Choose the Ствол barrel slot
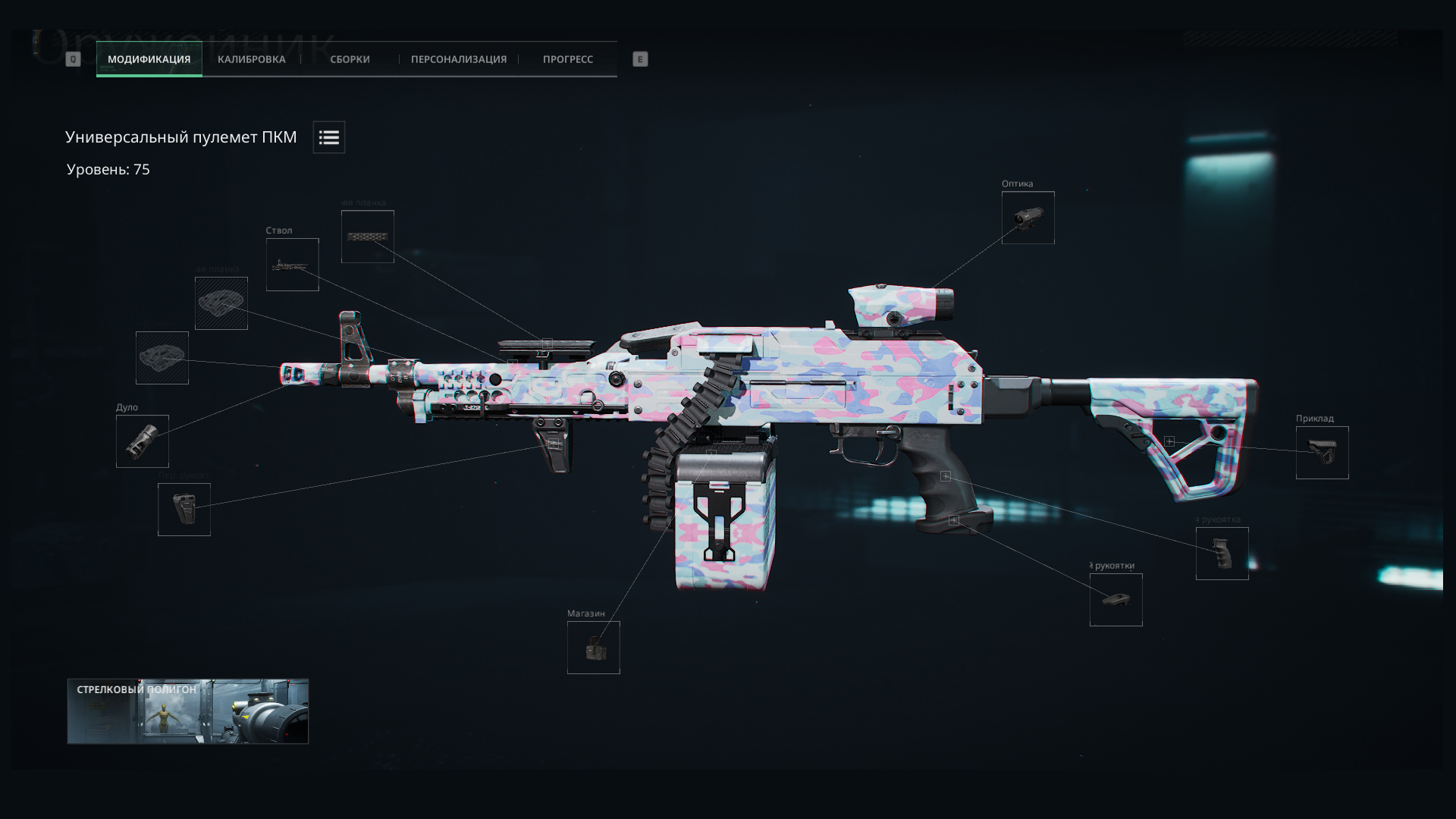Viewport: 1456px width, 819px height. 292,265
